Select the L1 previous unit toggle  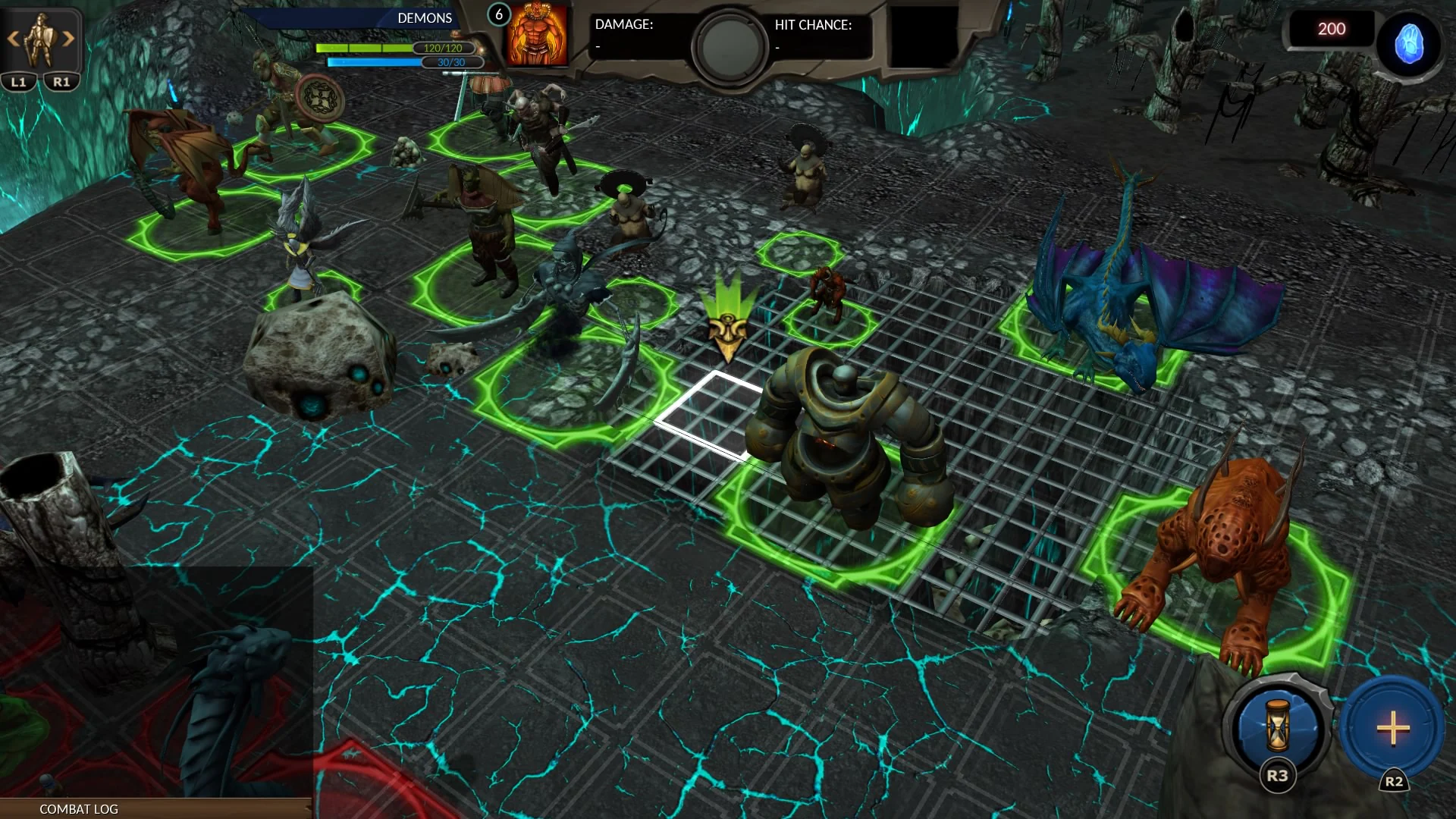click(17, 80)
